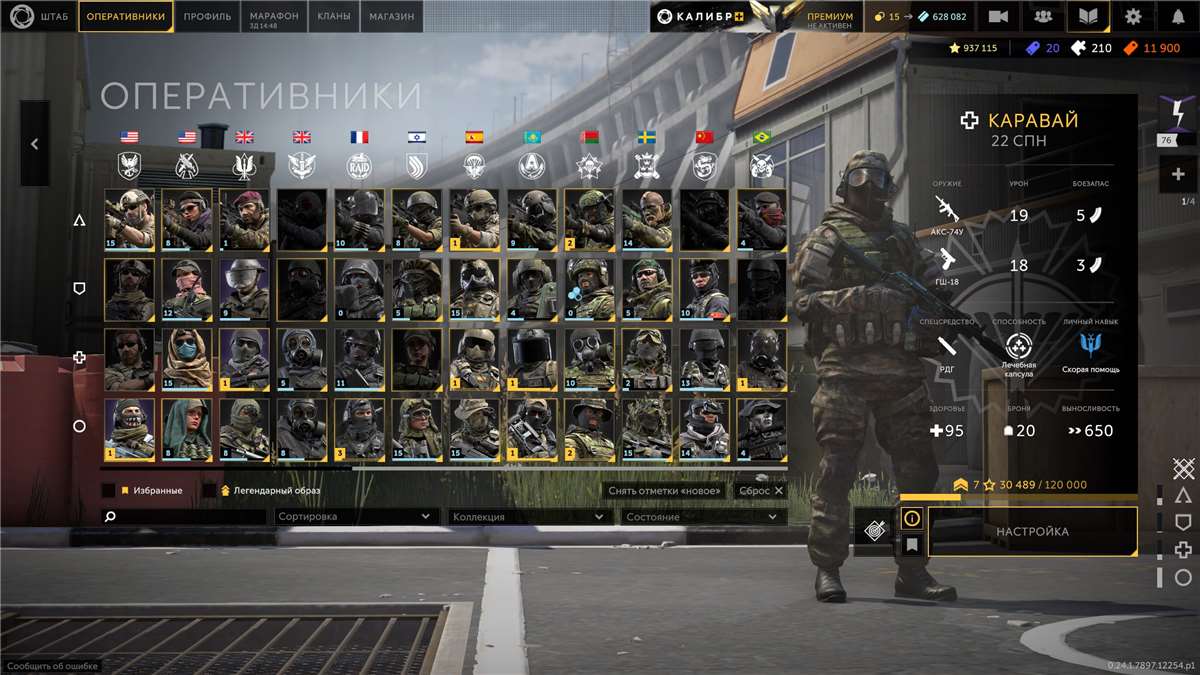Go to the Кланы tab
The width and height of the screenshot is (1200, 675).
click(x=333, y=16)
